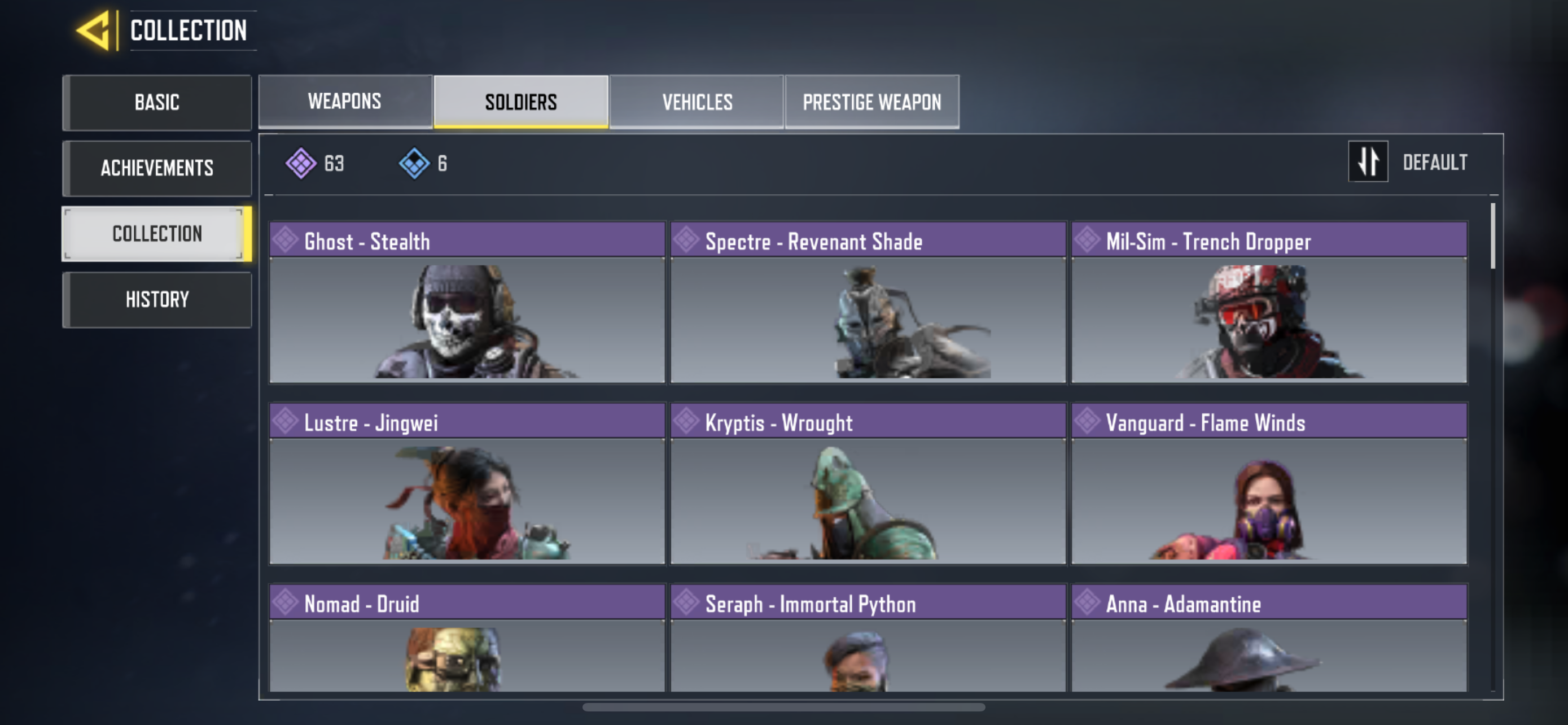Click the rarity diamond on Ghost - Stealth header
Screen dimensions: 1568x725
coord(286,240)
